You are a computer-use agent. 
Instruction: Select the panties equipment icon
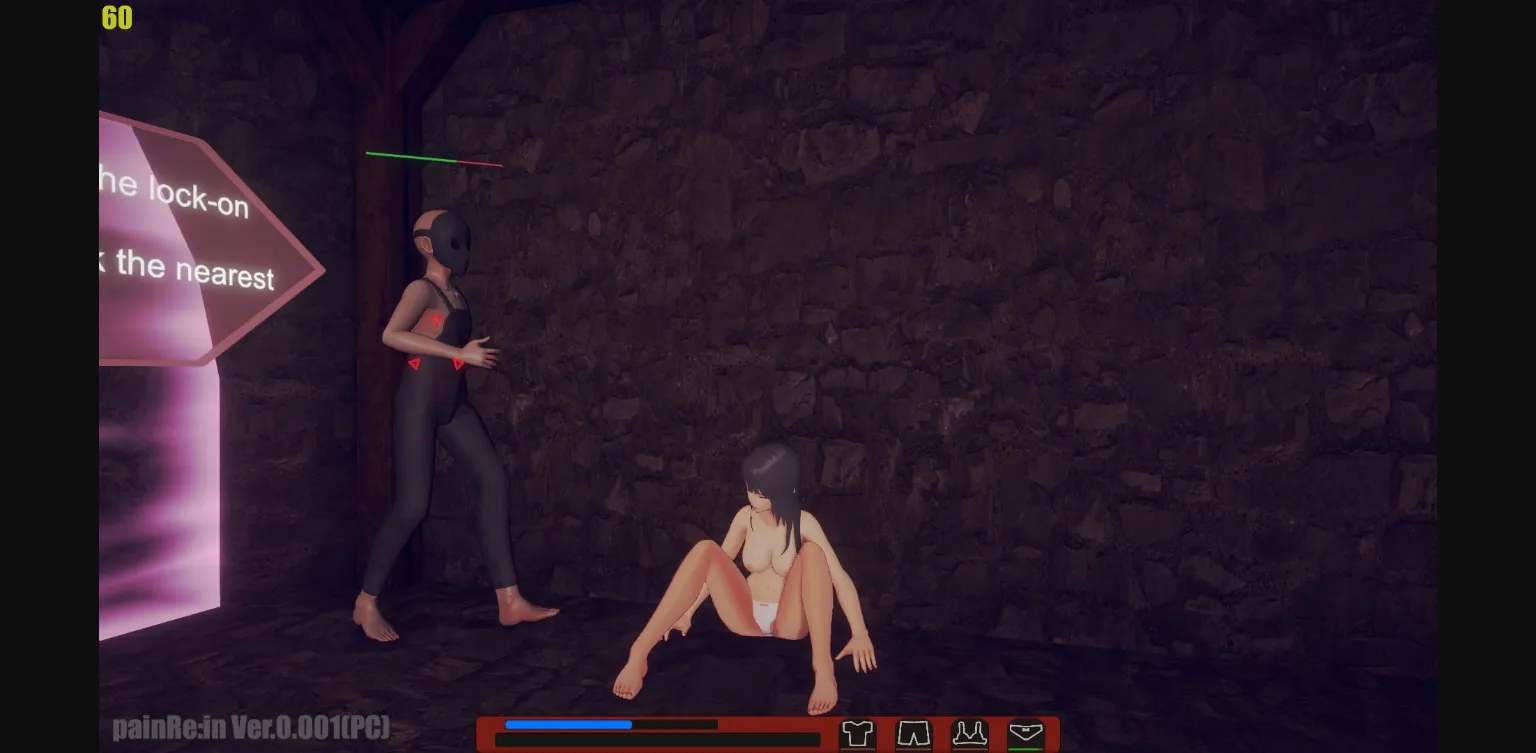[1025, 732]
